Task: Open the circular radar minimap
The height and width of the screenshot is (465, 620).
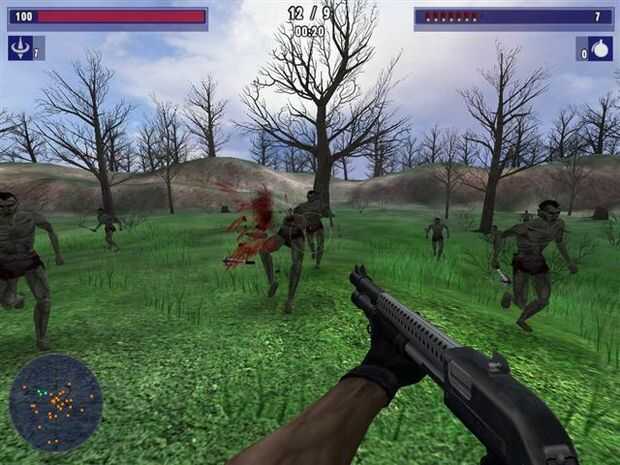Action: point(56,402)
